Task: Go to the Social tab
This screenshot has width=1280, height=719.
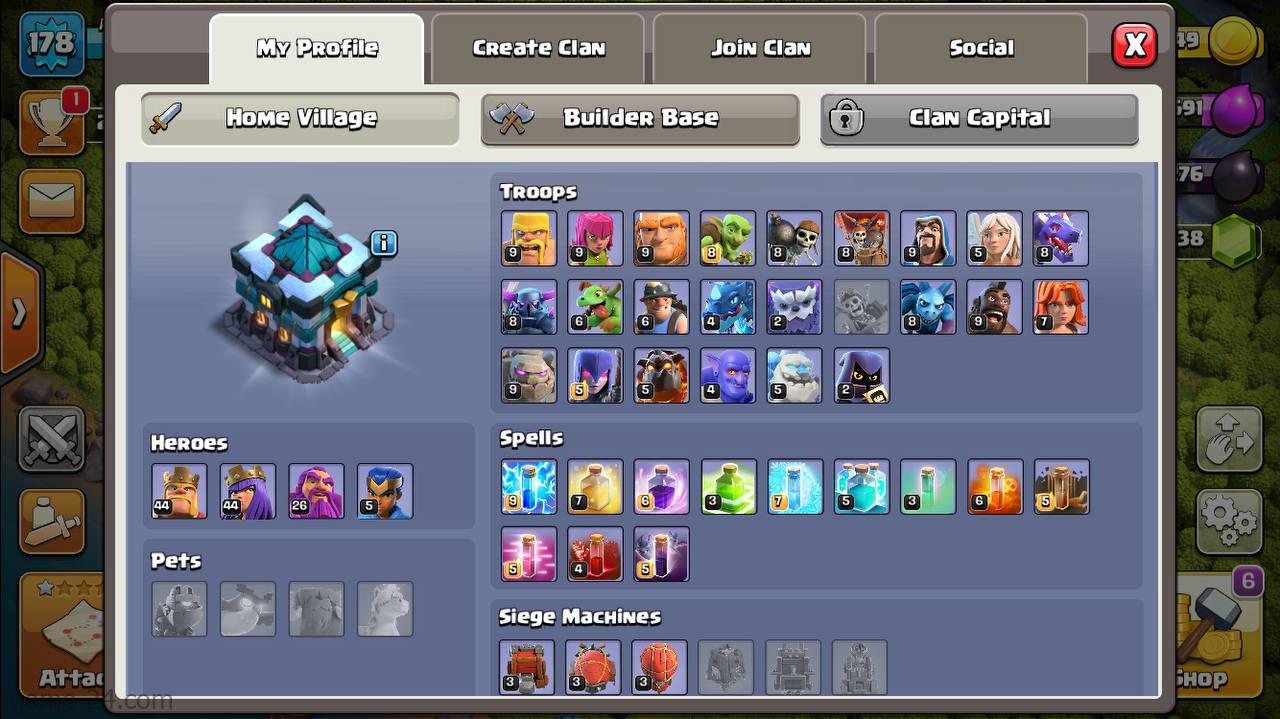Action: click(x=981, y=48)
